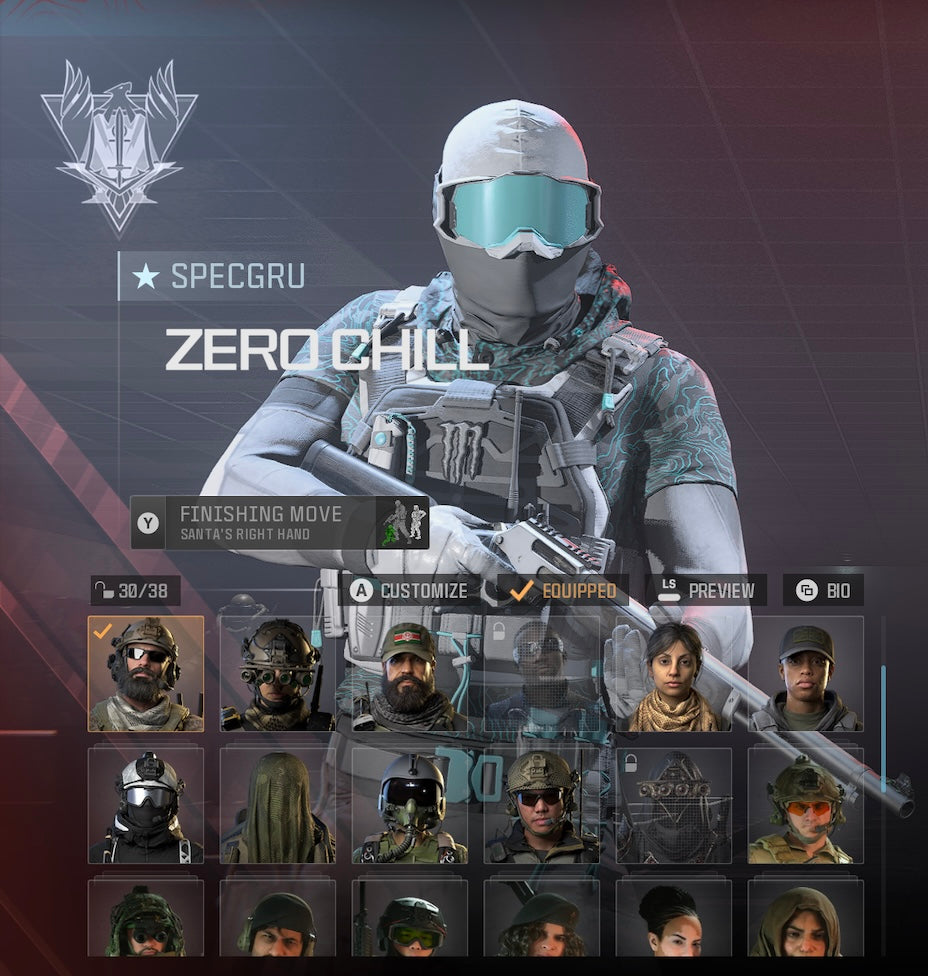Screen dimensions: 928x976
Task: Select the equipped bearded operator with sunglasses and helmet
Action: pyautogui.click(x=146, y=674)
